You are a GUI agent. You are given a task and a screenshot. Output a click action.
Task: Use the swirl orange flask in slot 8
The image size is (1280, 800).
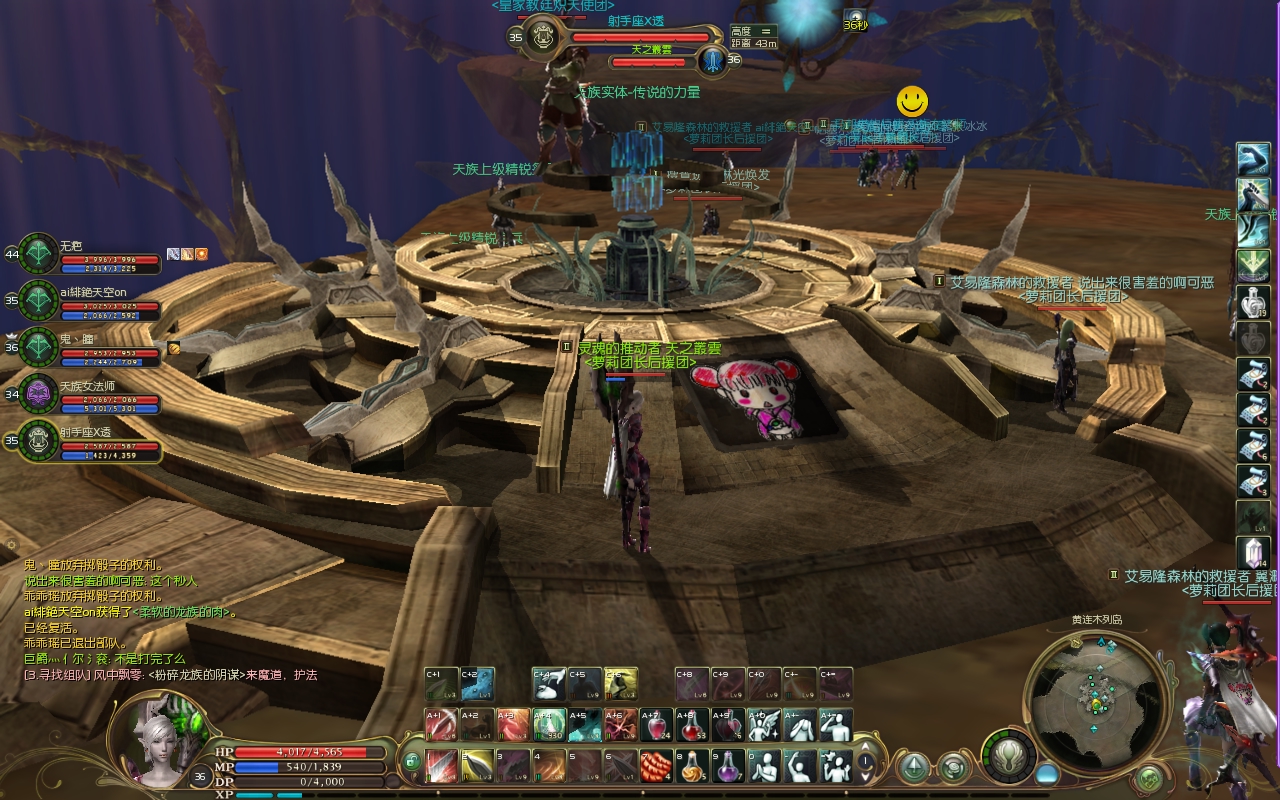pos(692,766)
